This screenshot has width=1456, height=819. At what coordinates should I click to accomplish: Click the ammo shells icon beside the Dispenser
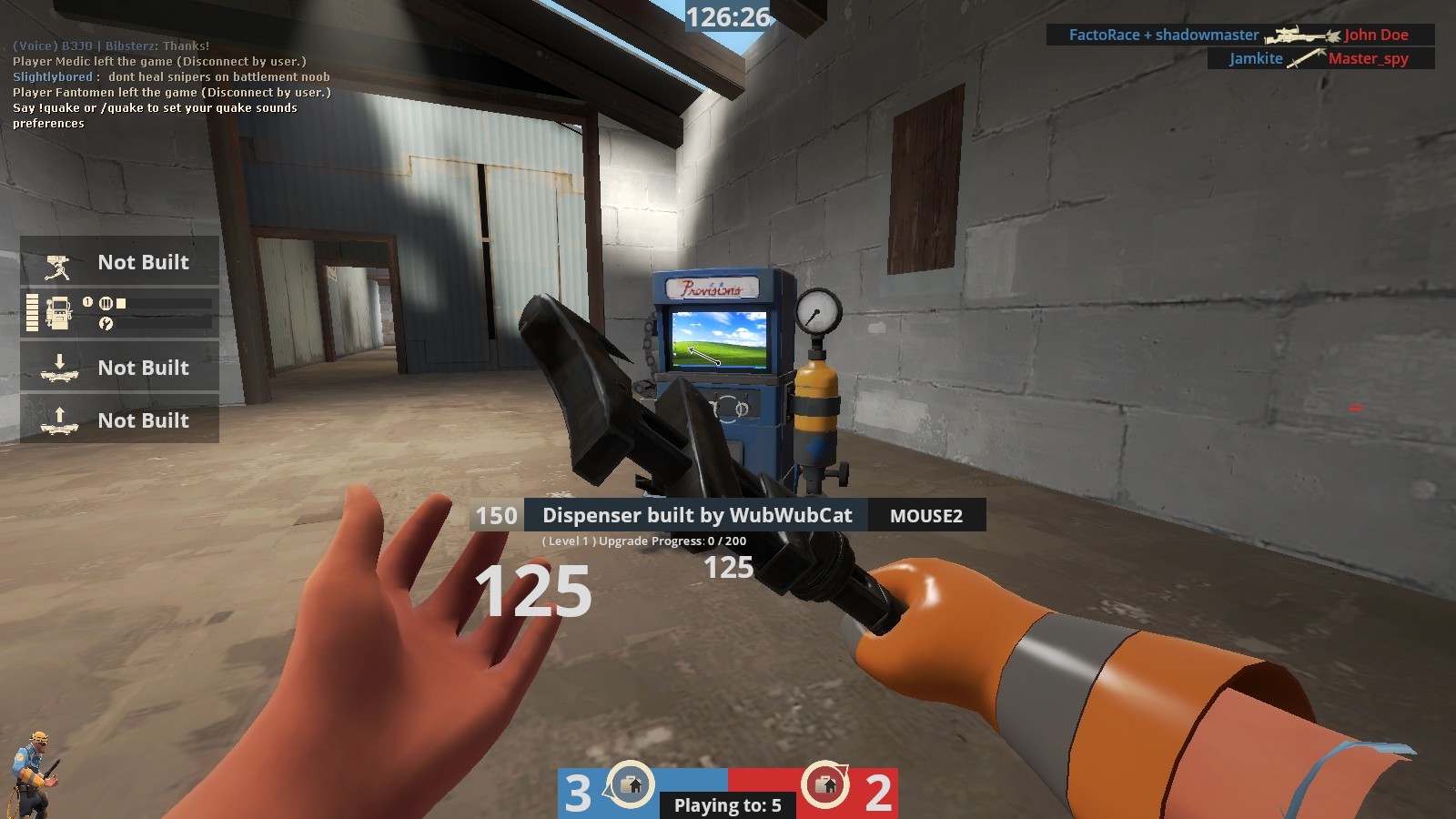(106, 302)
